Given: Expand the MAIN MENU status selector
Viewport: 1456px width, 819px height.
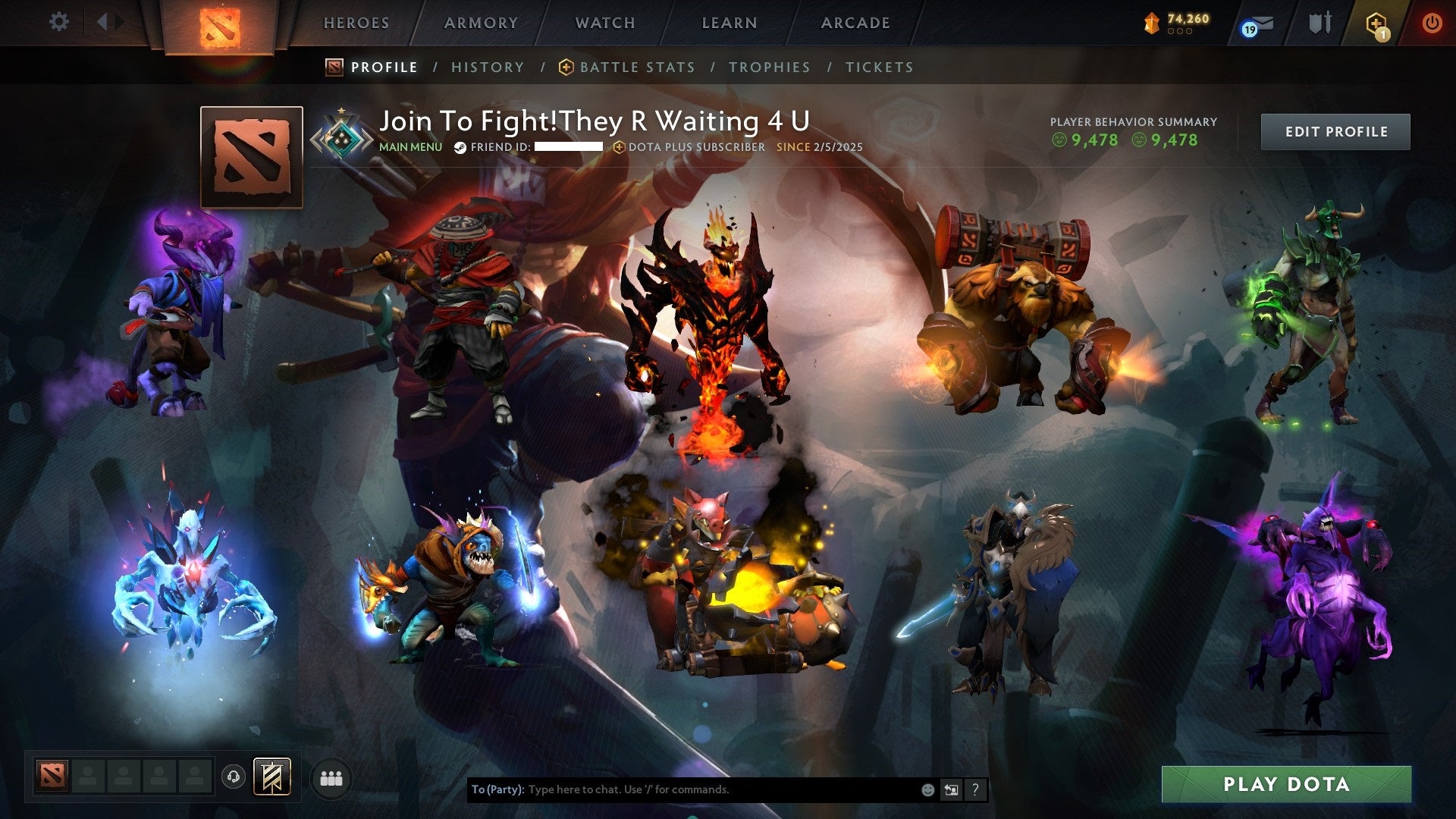Looking at the screenshot, I should (410, 147).
